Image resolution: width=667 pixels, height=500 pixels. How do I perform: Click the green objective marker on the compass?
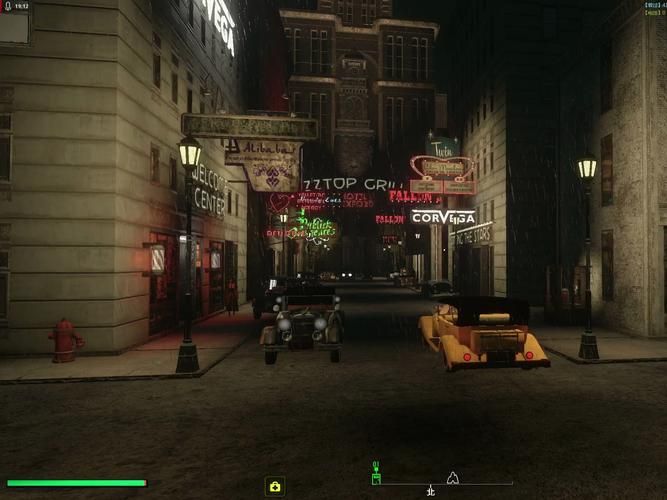tap(376, 472)
